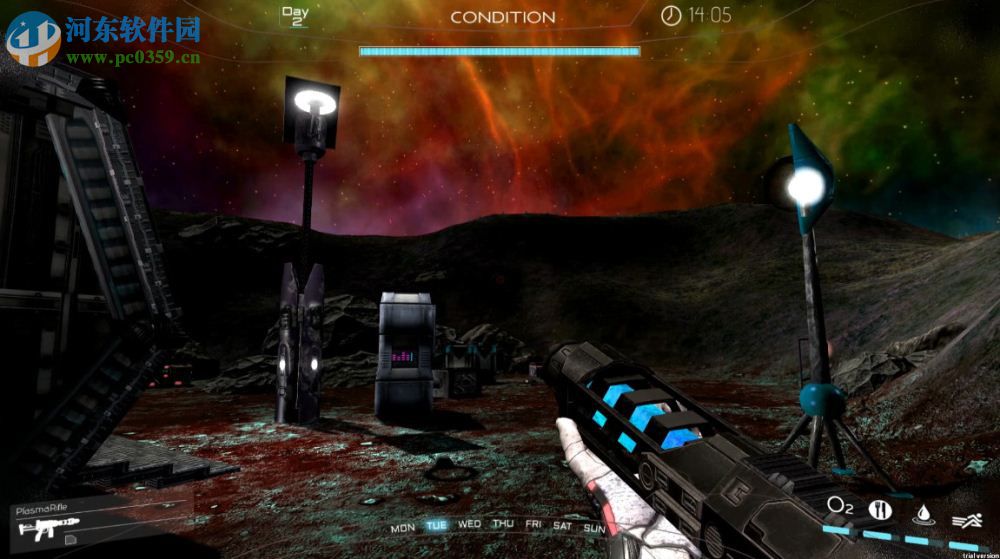
Task: Click the clock icon beside 14:05
Action: coord(671,15)
